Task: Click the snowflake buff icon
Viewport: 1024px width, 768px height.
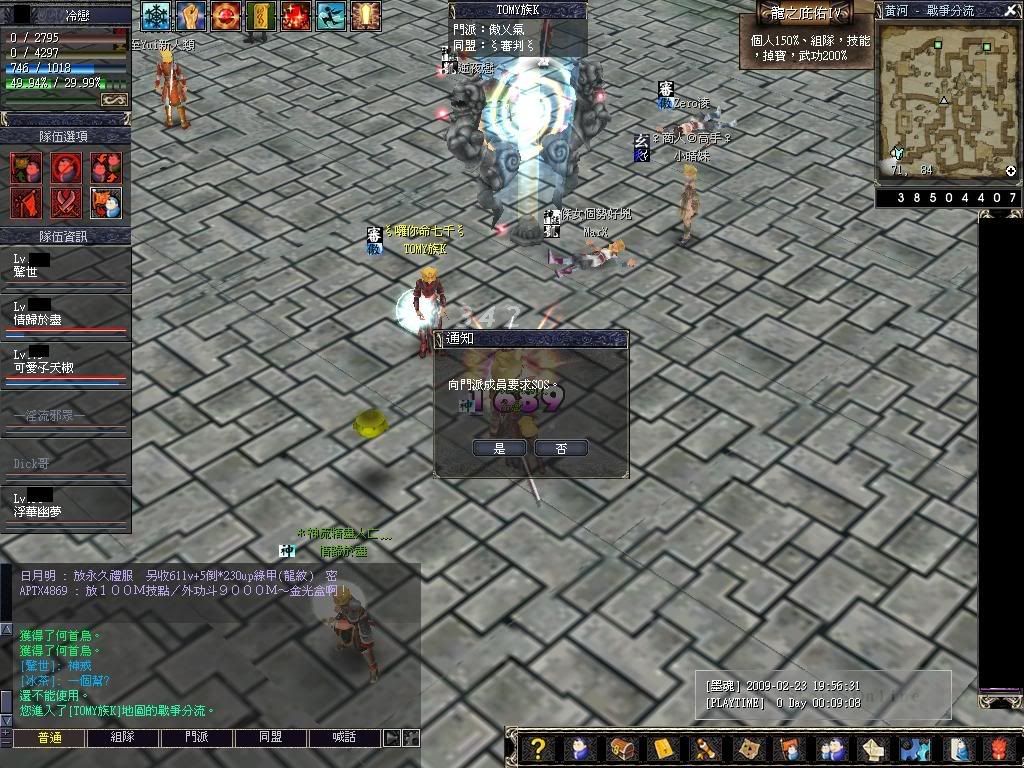Action: point(155,15)
